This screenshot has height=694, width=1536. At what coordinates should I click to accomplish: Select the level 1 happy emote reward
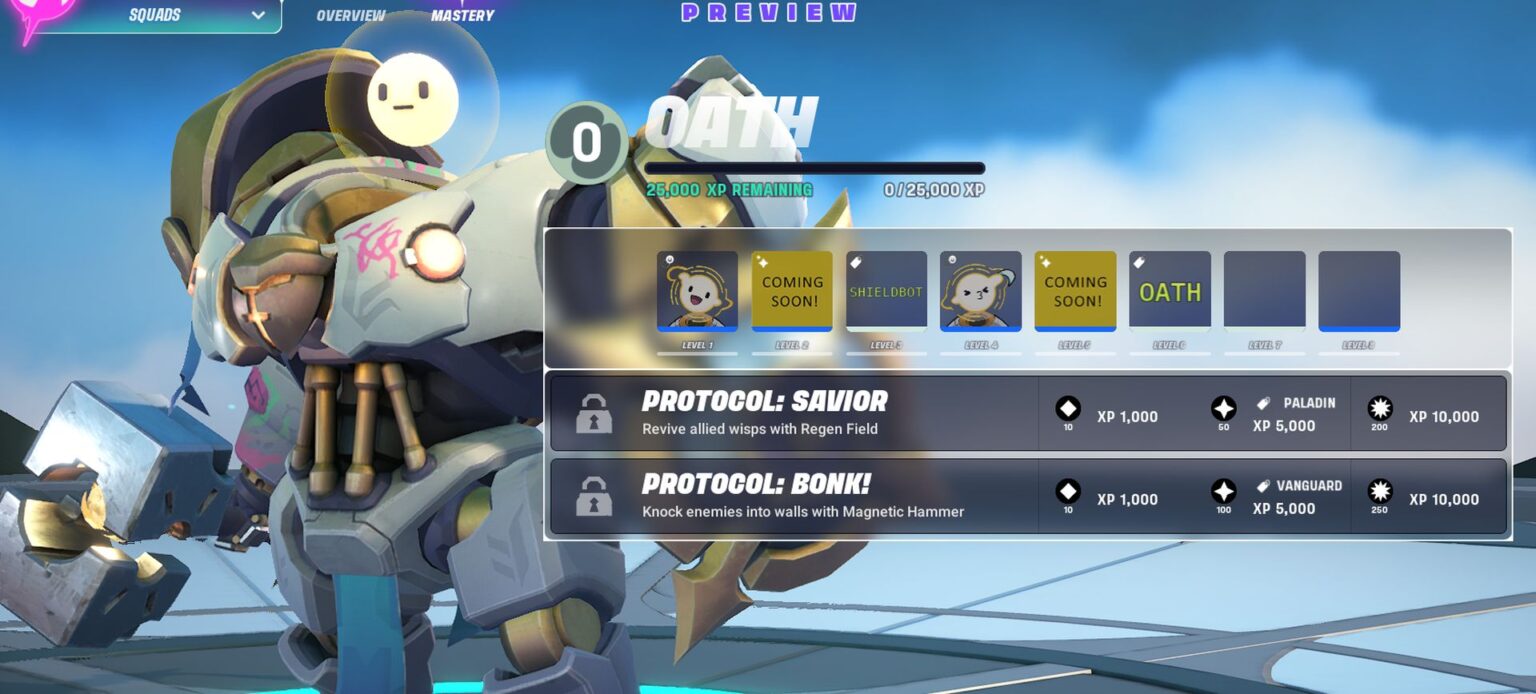697,290
